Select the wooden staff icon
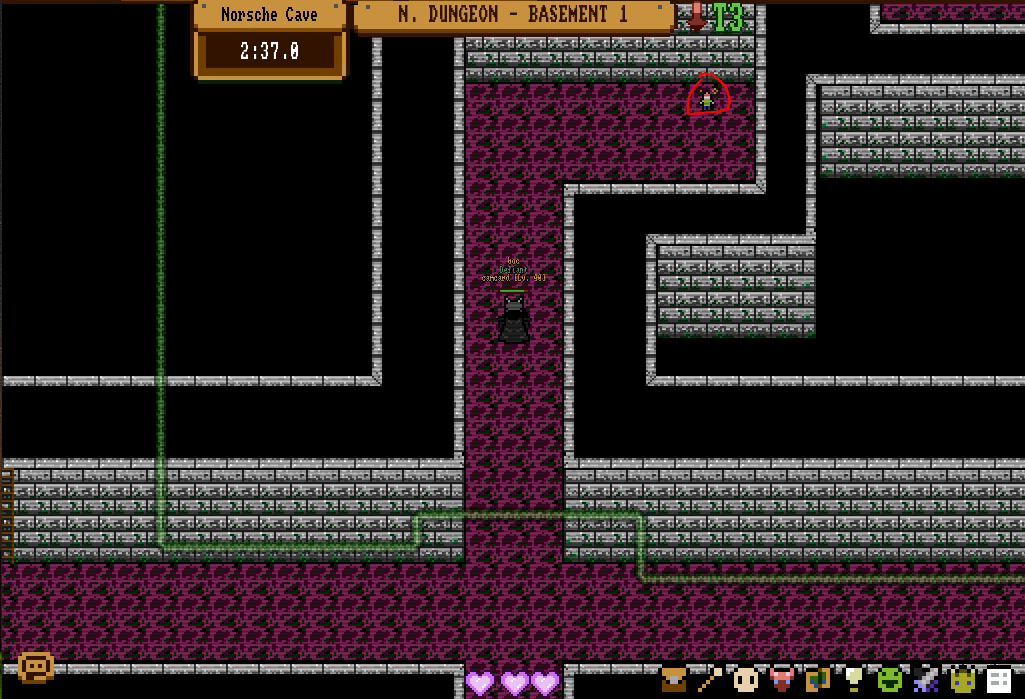 (x=710, y=680)
